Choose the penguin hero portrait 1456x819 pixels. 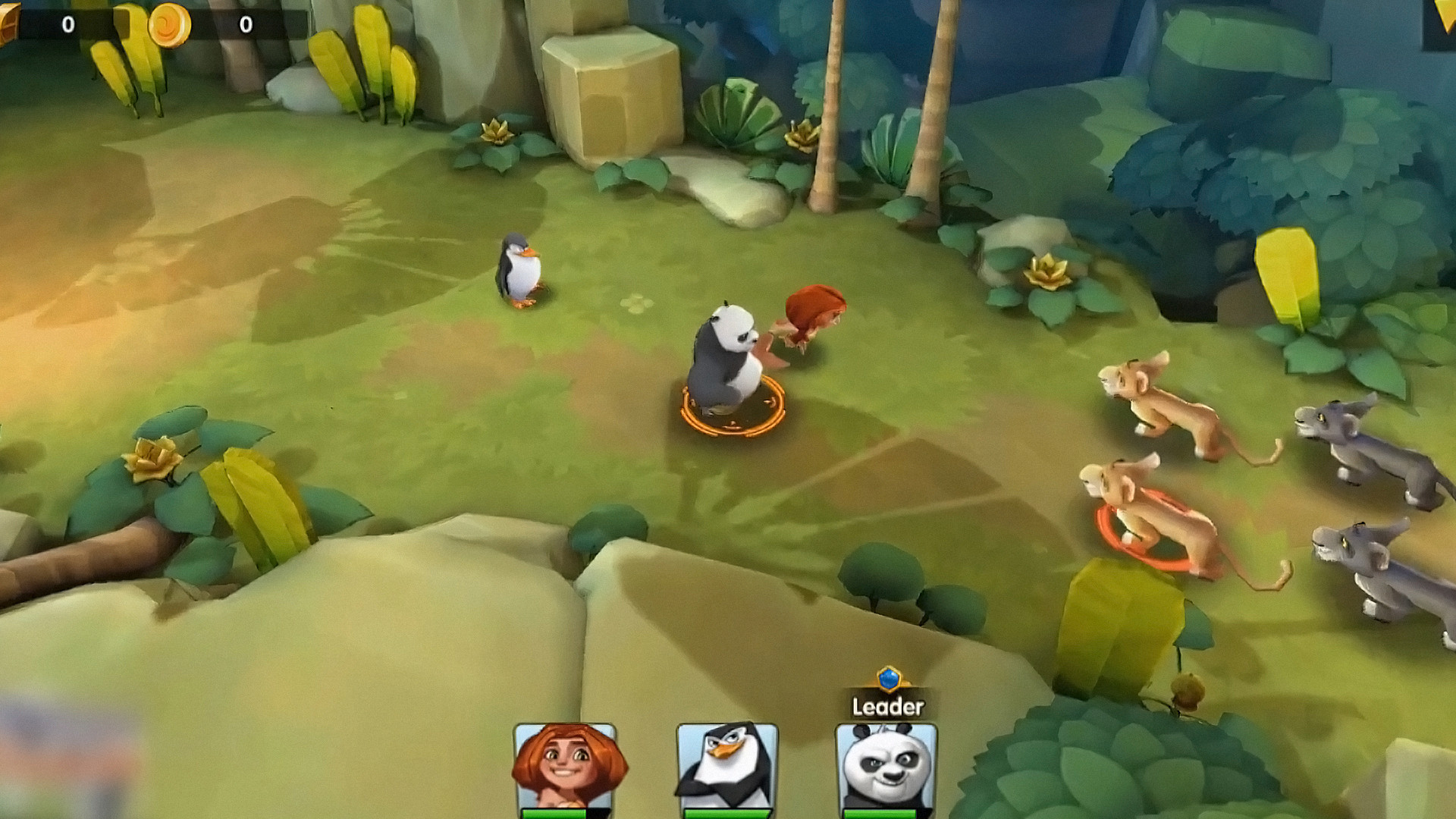pos(726,767)
